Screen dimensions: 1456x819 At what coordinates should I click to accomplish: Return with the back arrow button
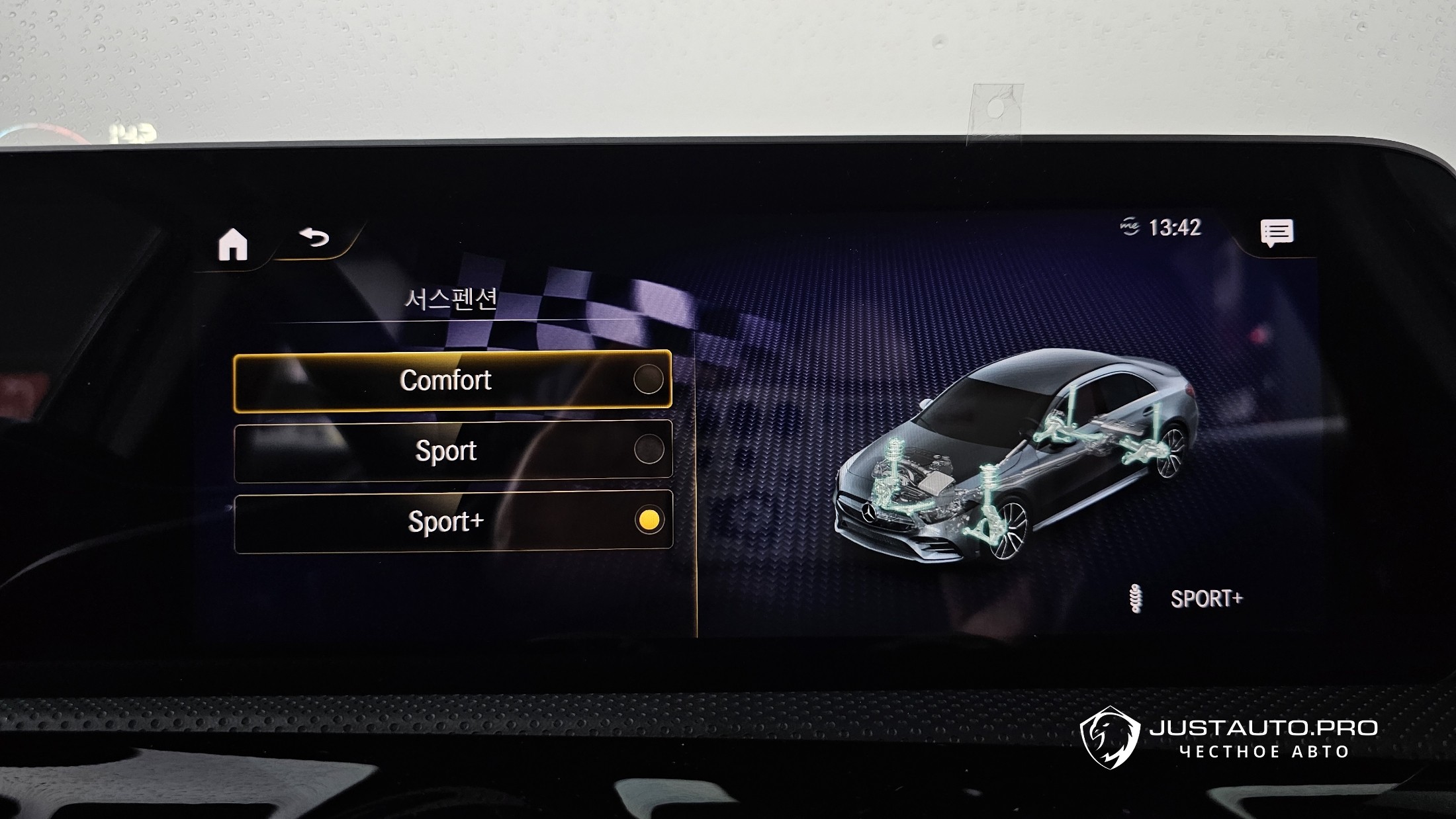pyautogui.click(x=314, y=237)
